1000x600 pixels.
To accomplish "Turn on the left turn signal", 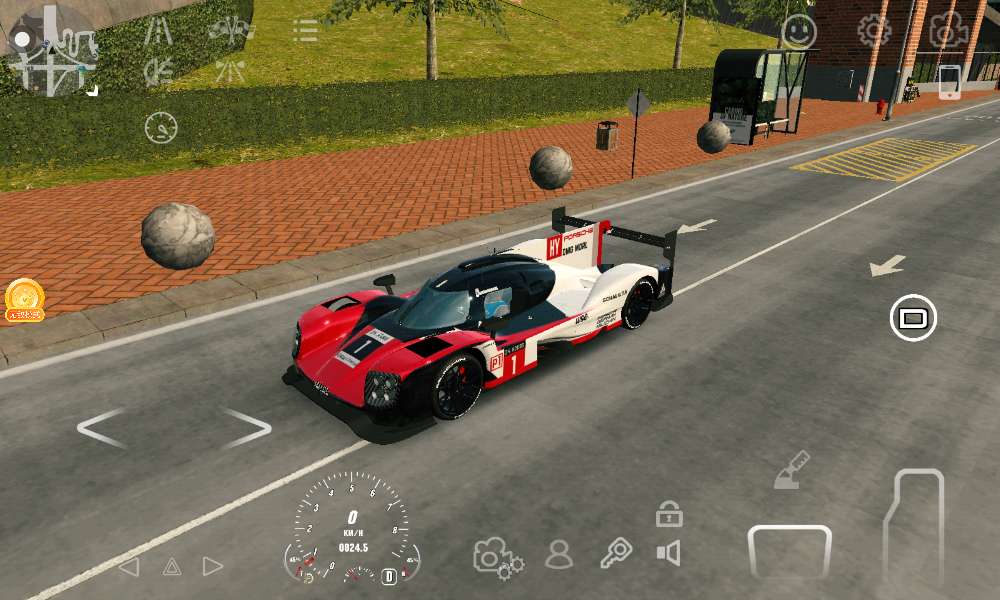I will click(129, 567).
